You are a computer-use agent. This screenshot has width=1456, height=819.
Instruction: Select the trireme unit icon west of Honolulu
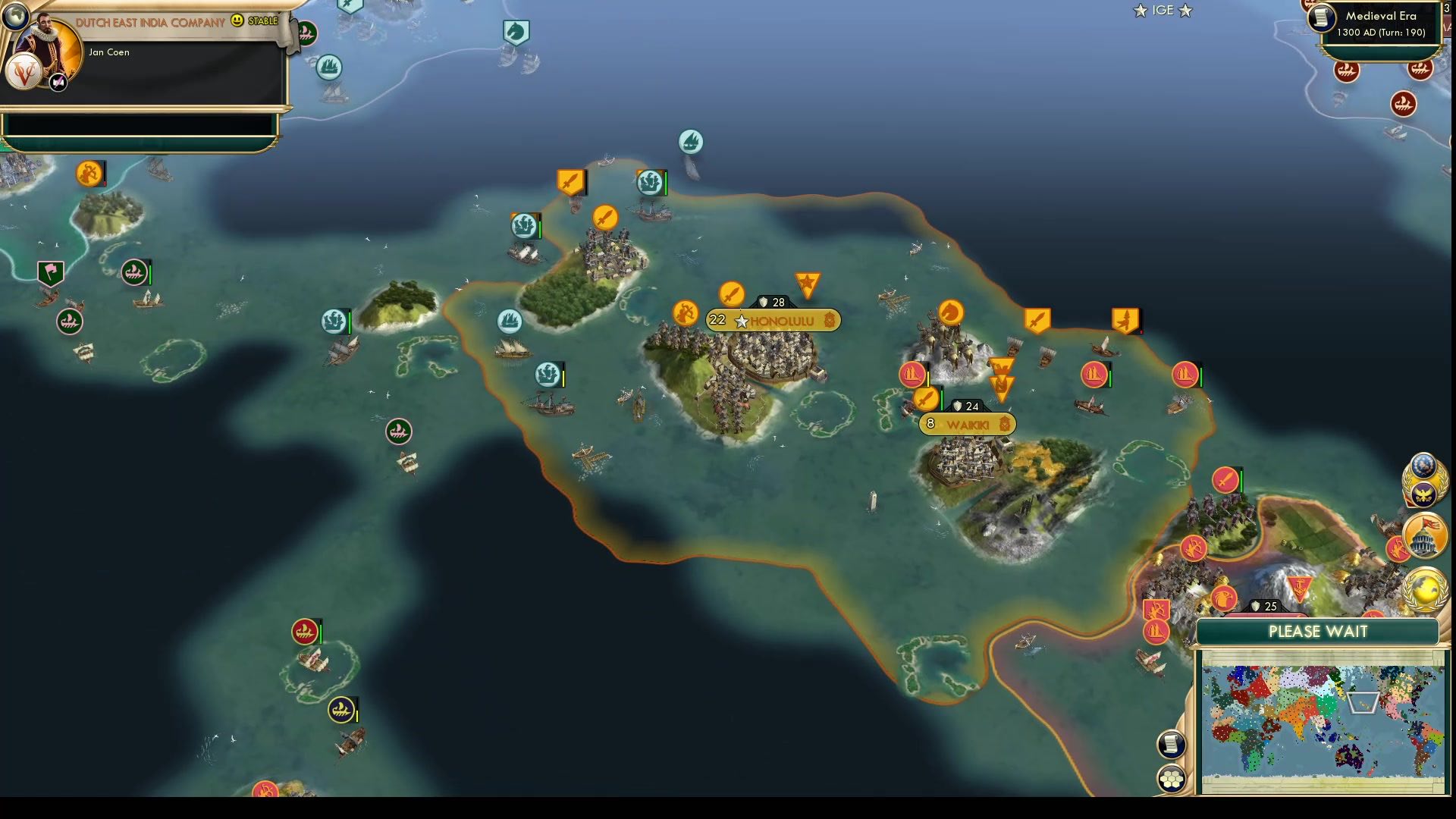509,321
